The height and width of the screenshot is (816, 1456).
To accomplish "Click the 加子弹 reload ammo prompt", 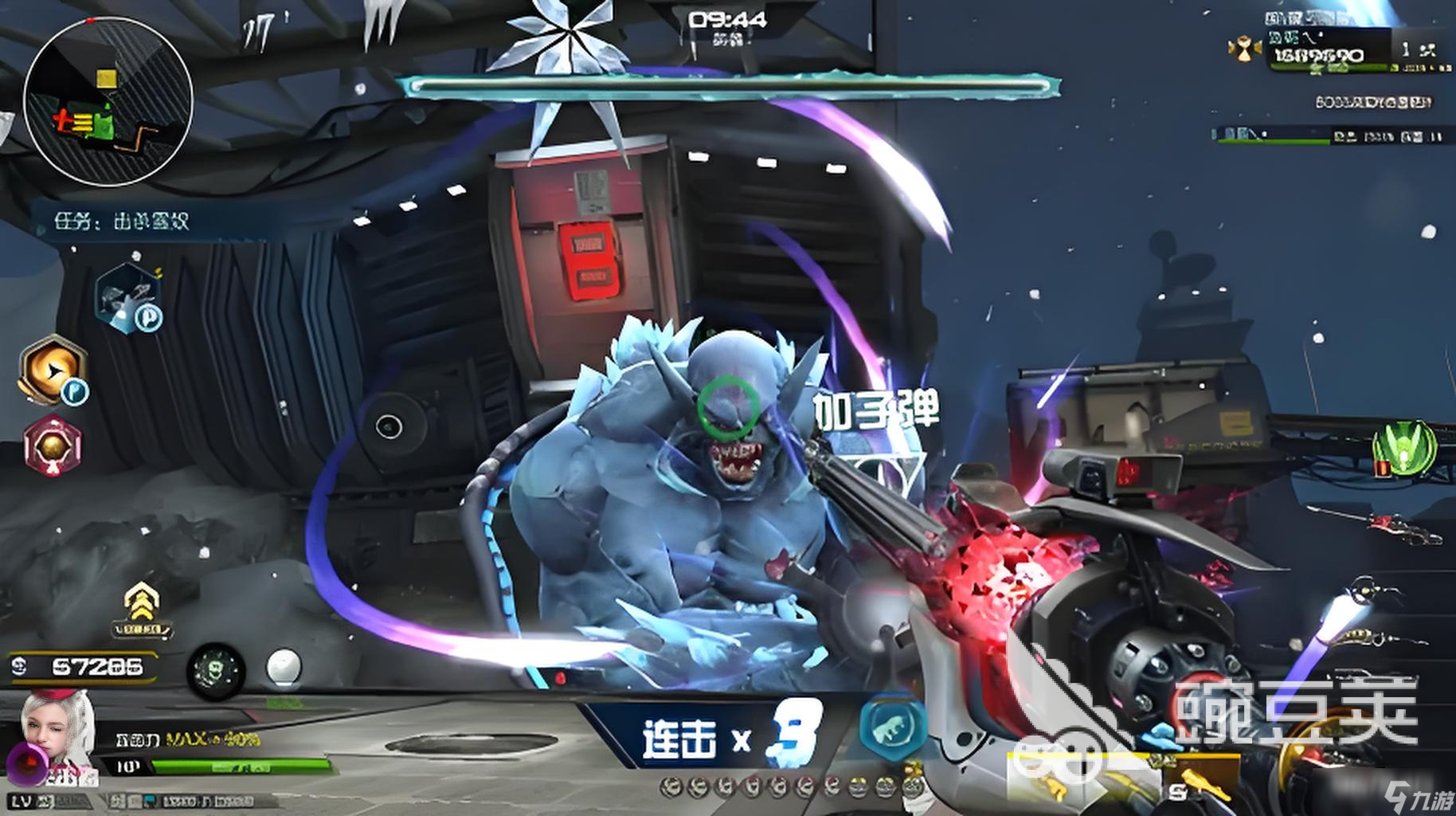I will 876,410.
